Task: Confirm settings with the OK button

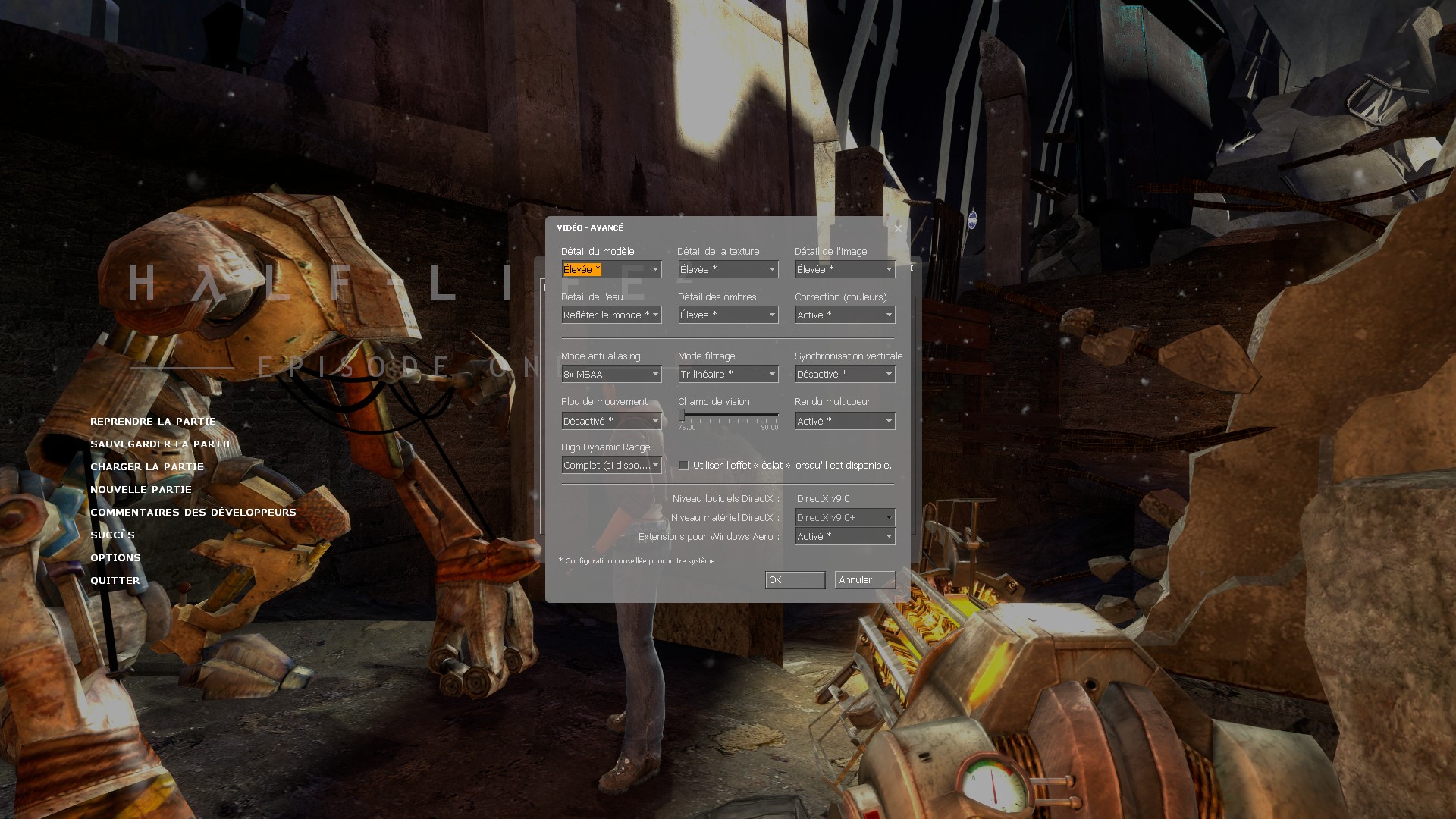Action: click(x=795, y=580)
